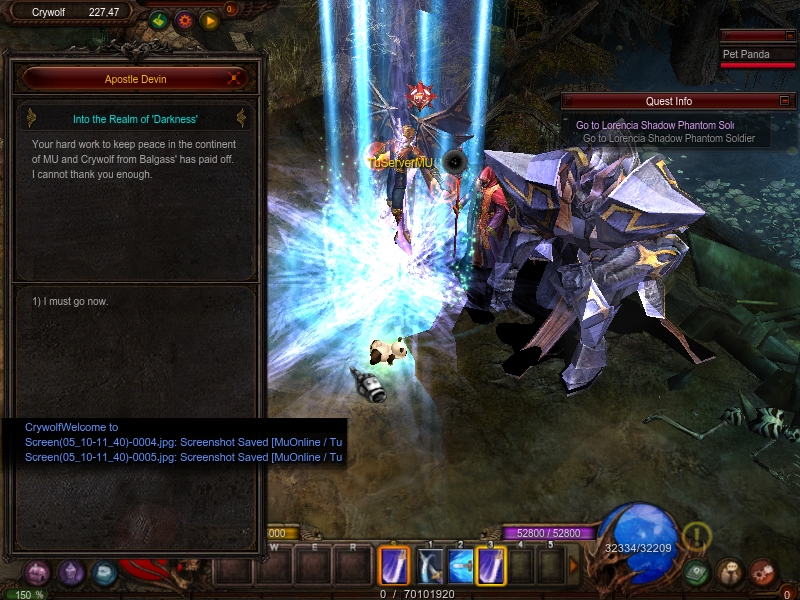Close the Apostle Devin dialogue window
The height and width of the screenshot is (600, 800).
[x=235, y=78]
